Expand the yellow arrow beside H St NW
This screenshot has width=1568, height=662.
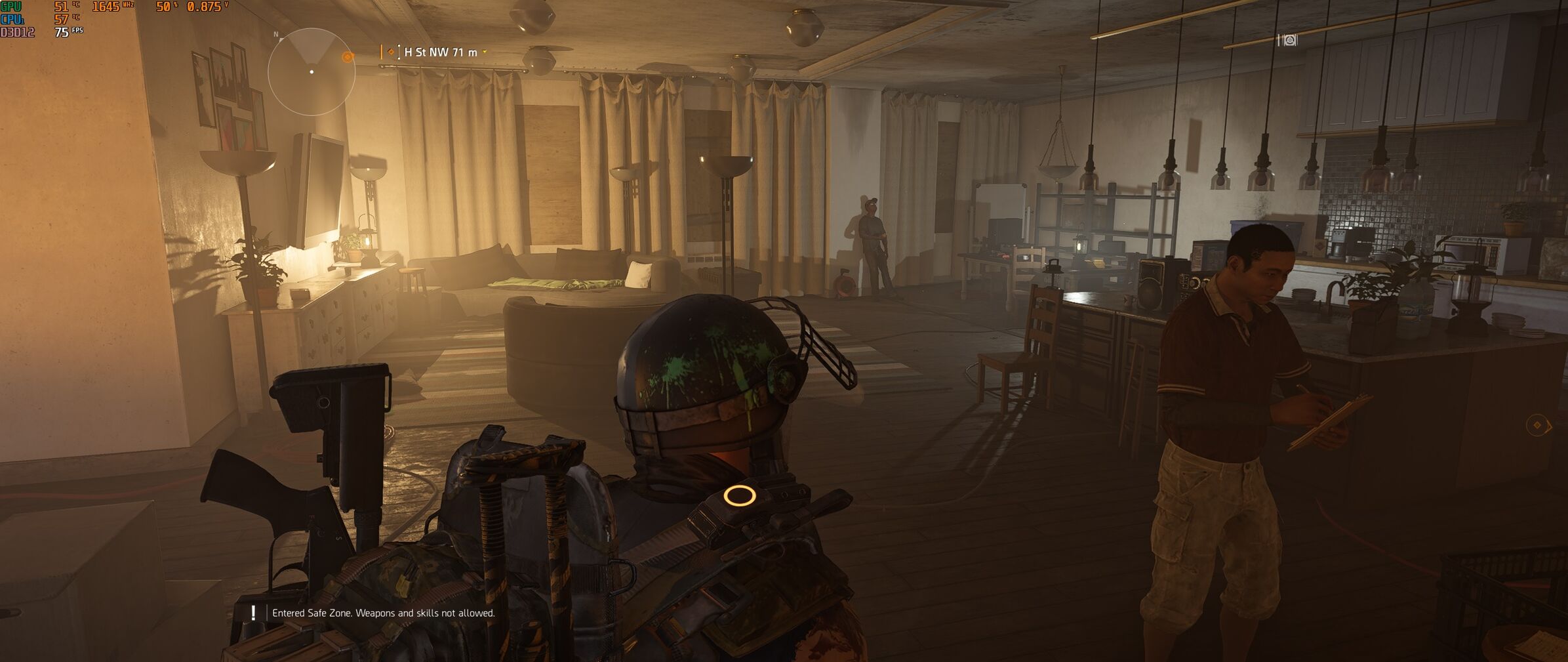point(485,52)
